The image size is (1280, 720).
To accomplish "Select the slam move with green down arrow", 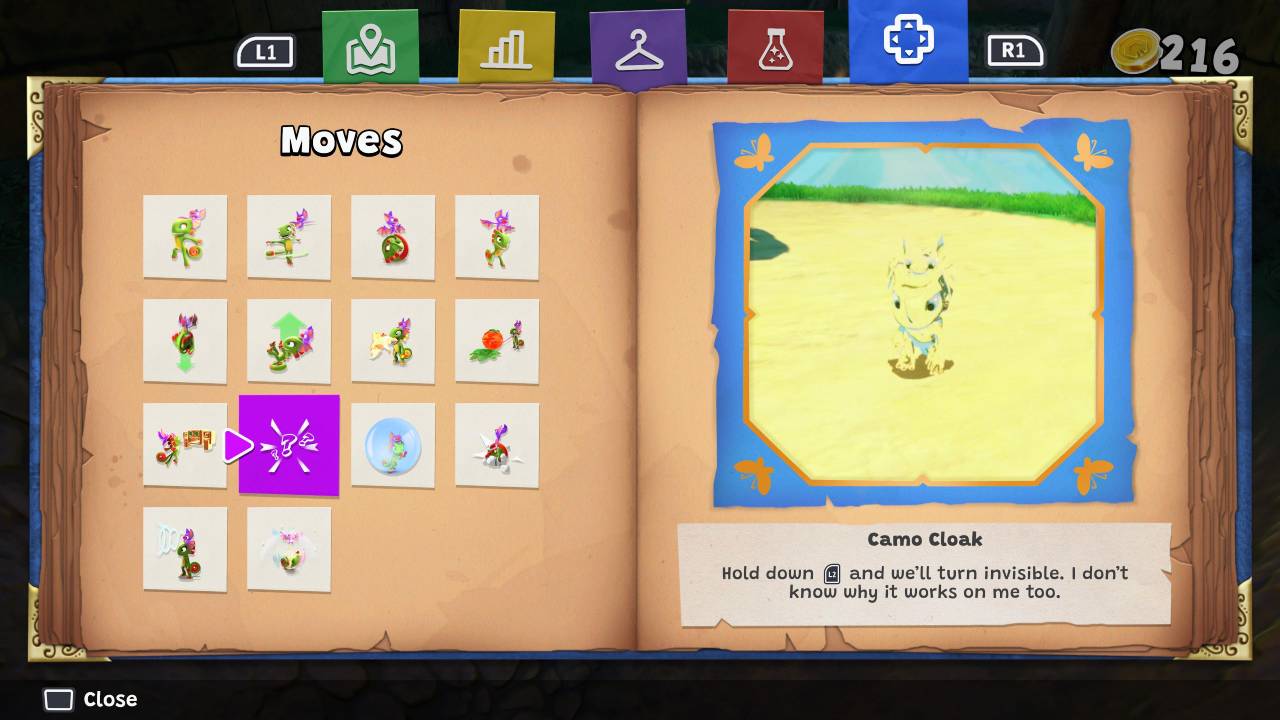I will click(x=185, y=341).
